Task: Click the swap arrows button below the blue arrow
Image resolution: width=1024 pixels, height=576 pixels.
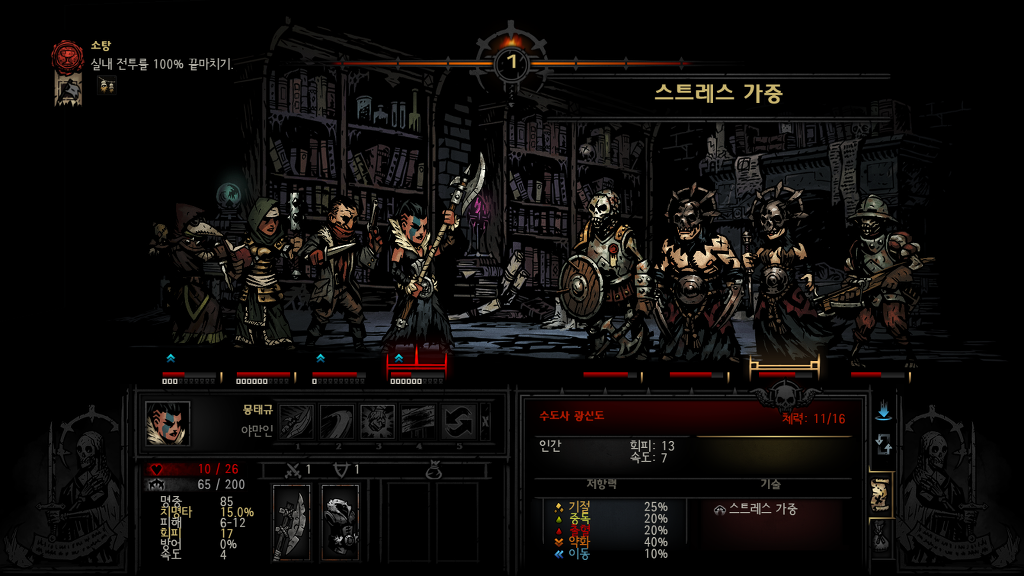Action: 883,444
